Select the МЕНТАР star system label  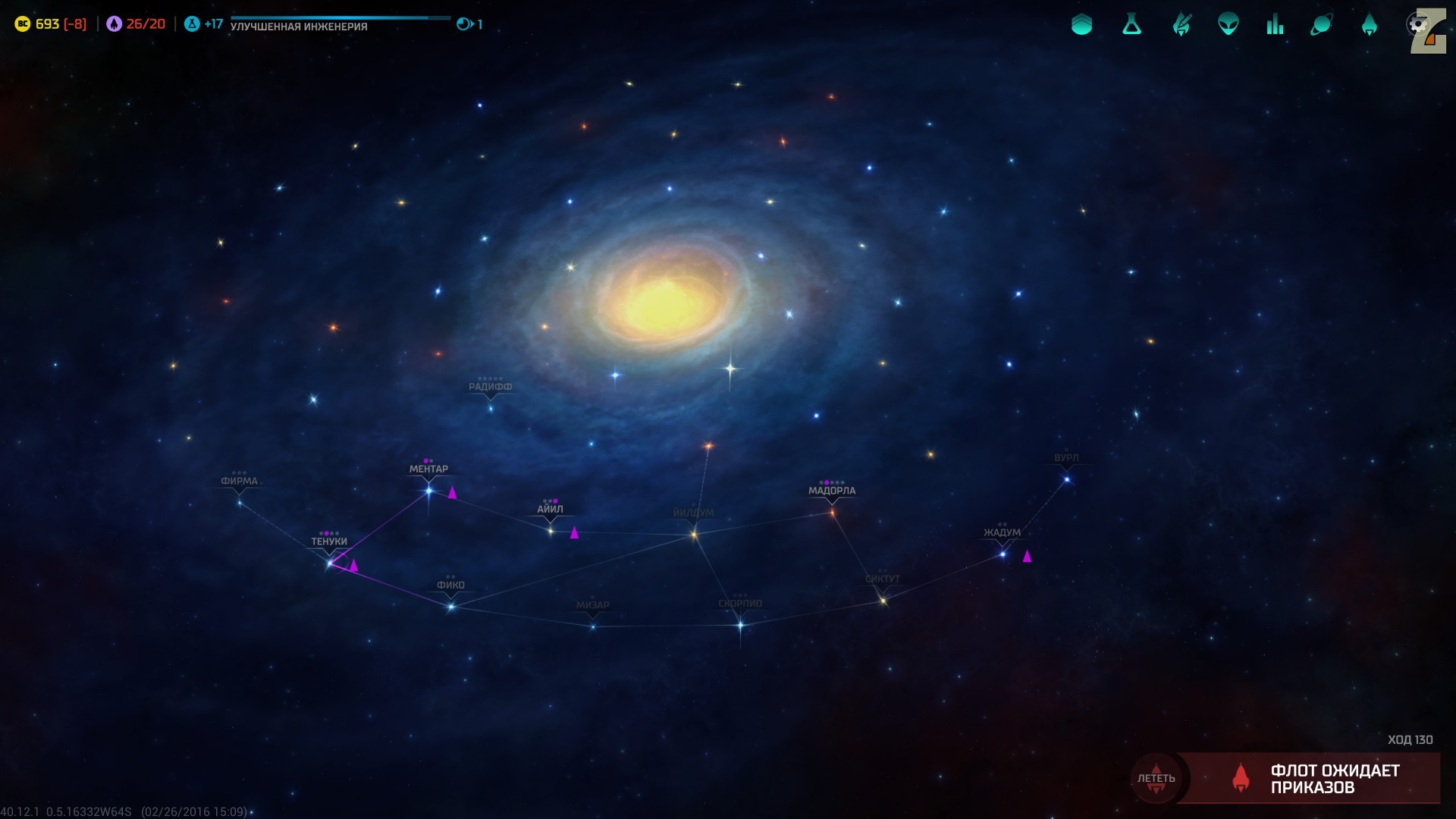pyautogui.click(x=428, y=469)
